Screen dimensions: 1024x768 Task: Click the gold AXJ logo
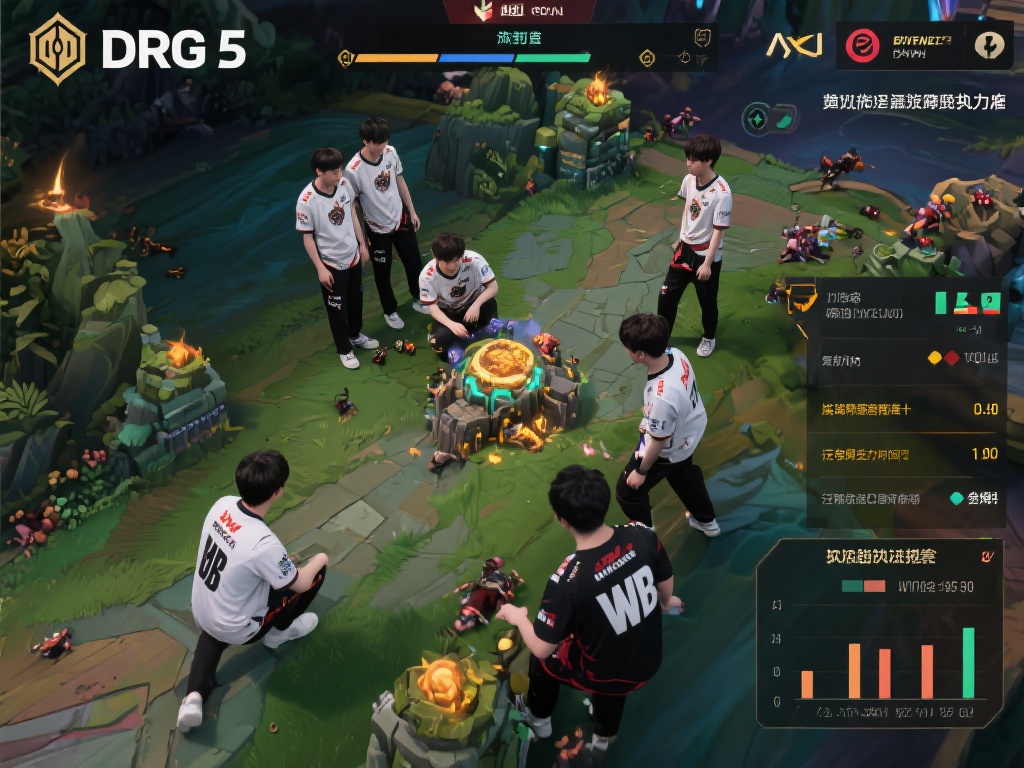pyautogui.click(x=794, y=45)
